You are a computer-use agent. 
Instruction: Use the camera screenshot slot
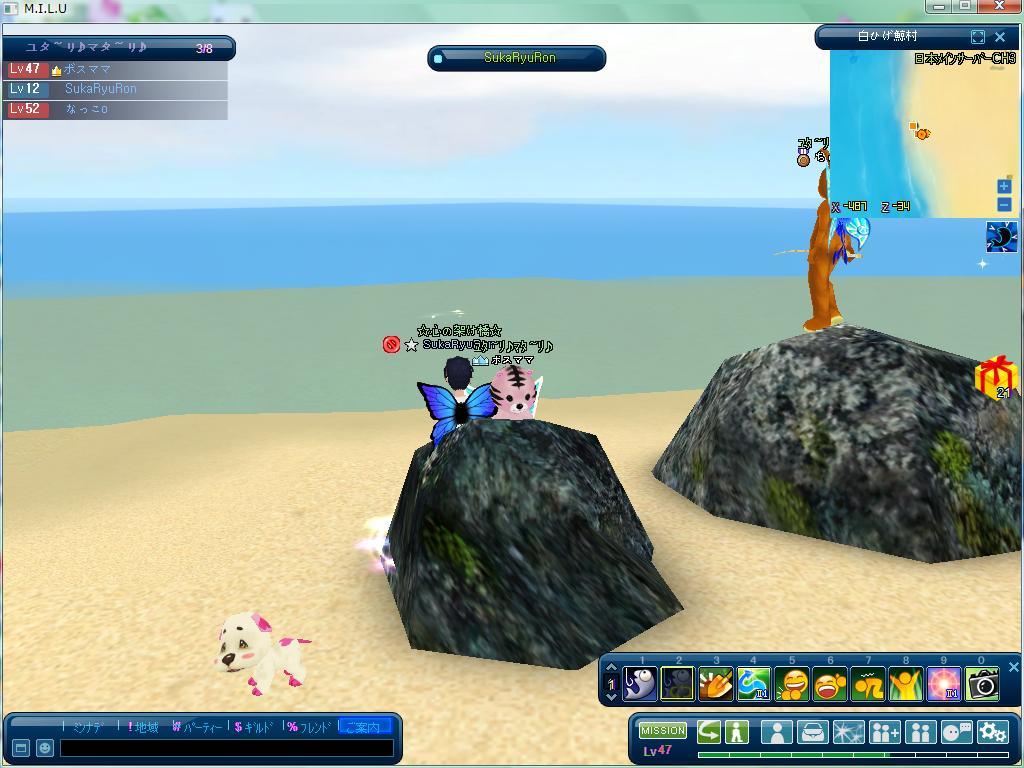pos(982,683)
